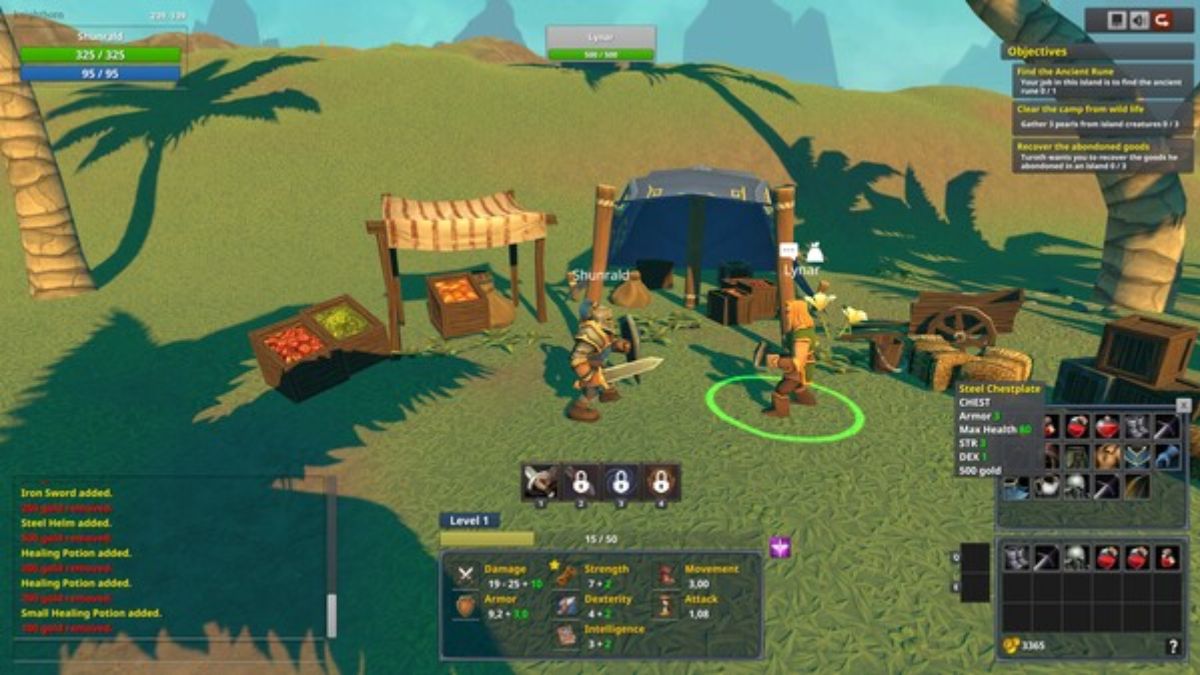Select the steel helm in the inventory

pos(1076,558)
